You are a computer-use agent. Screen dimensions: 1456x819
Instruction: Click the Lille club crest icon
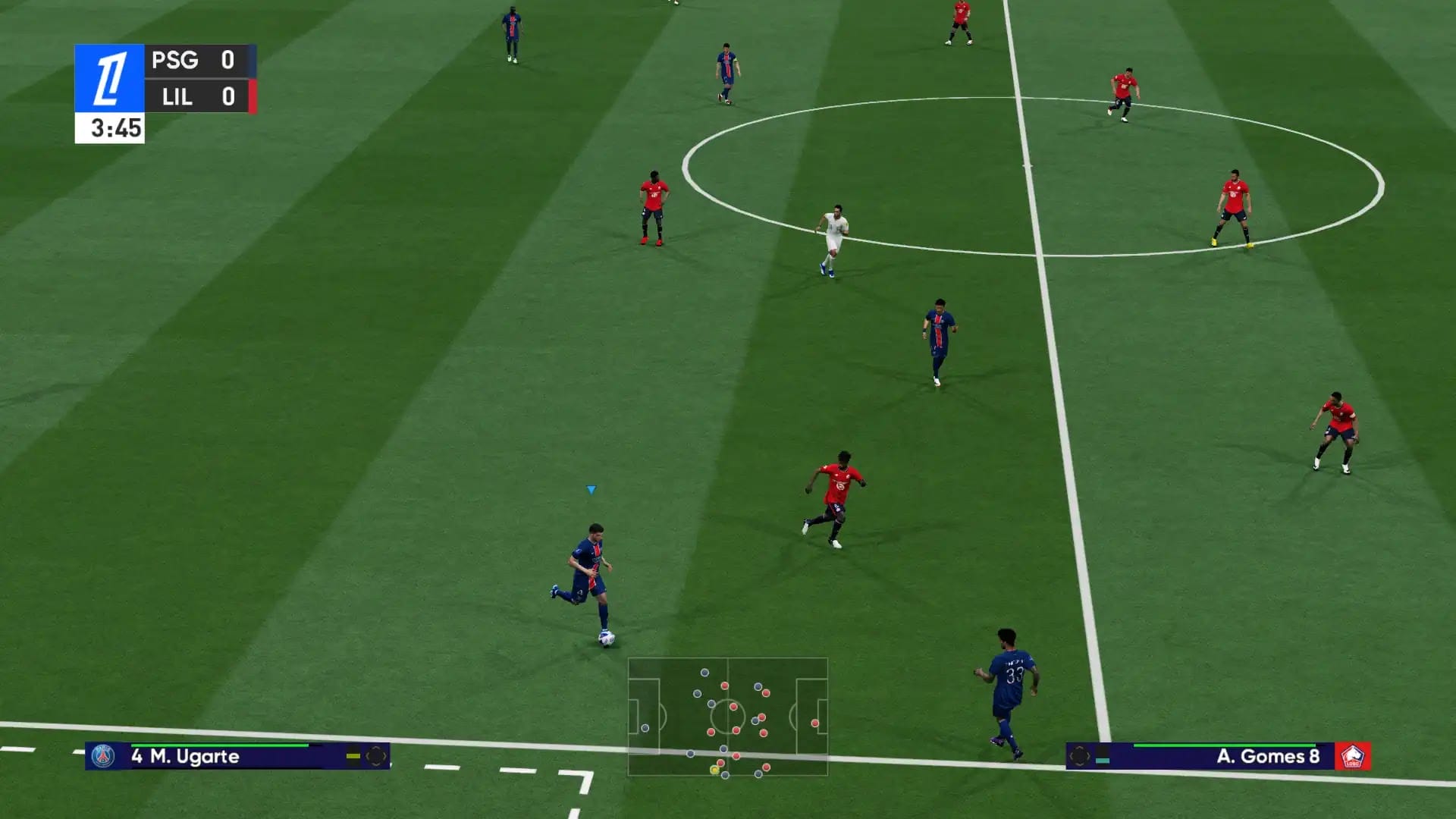coord(1353,756)
